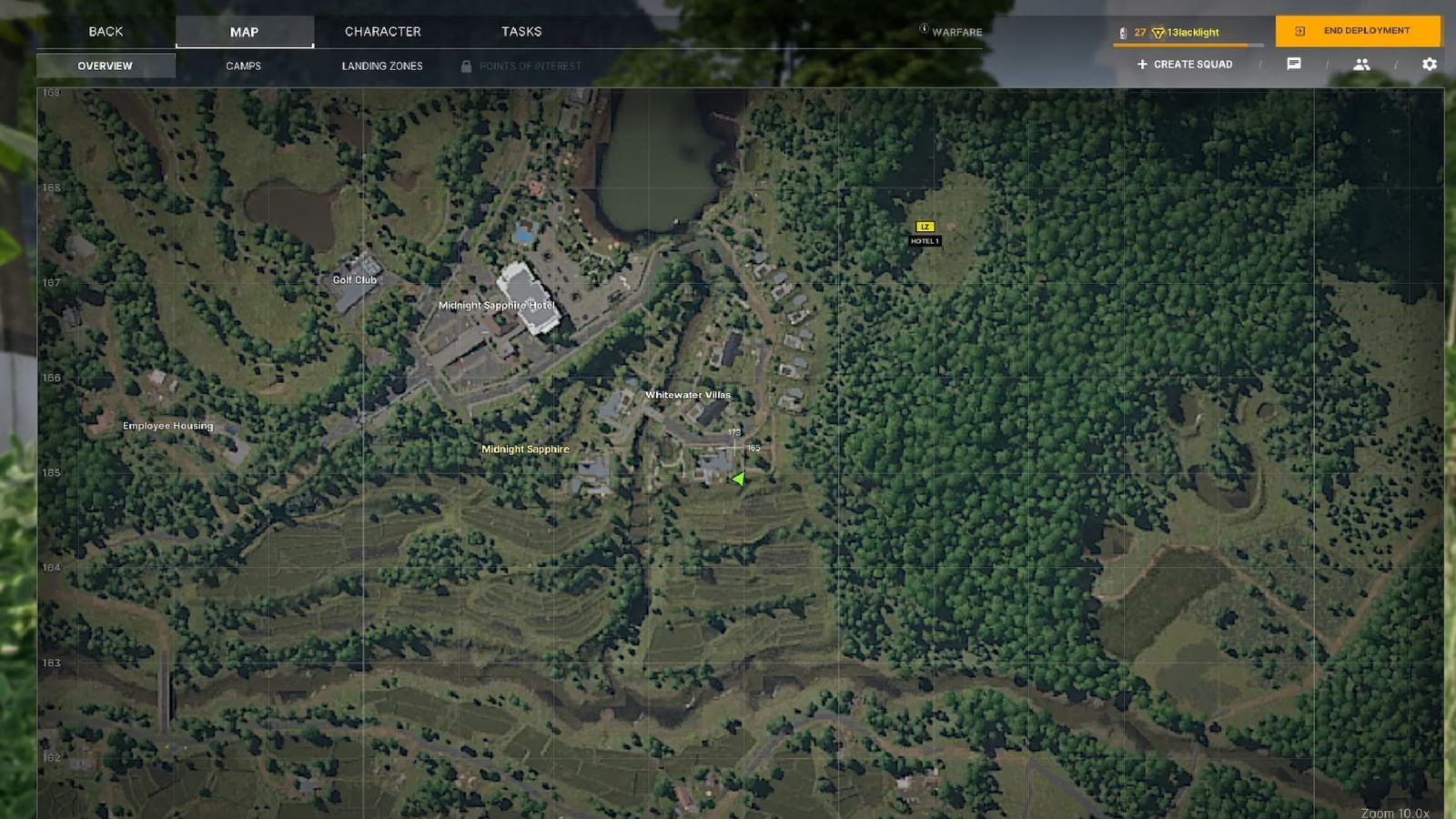Click CREATE SQUAD
This screenshot has width=1456, height=819.
click(1184, 64)
